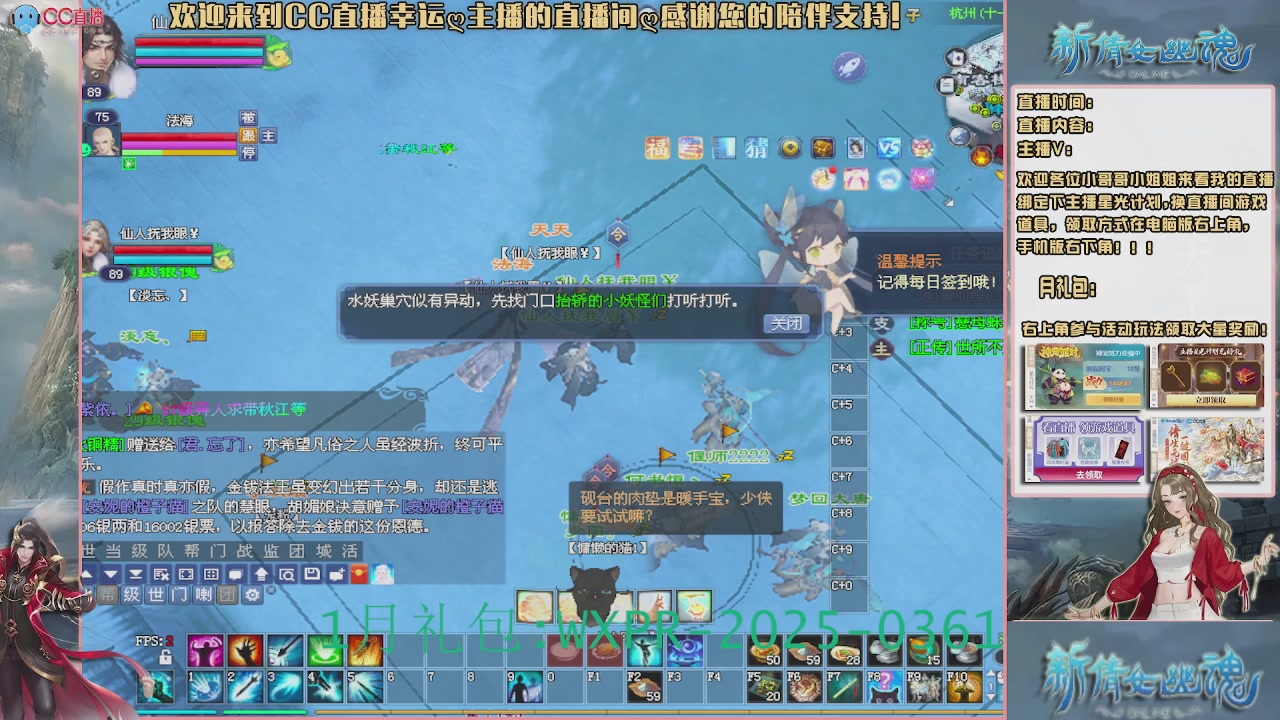Click the rocket icon near the top
This screenshot has width=1280, height=720.
(848, 68)
